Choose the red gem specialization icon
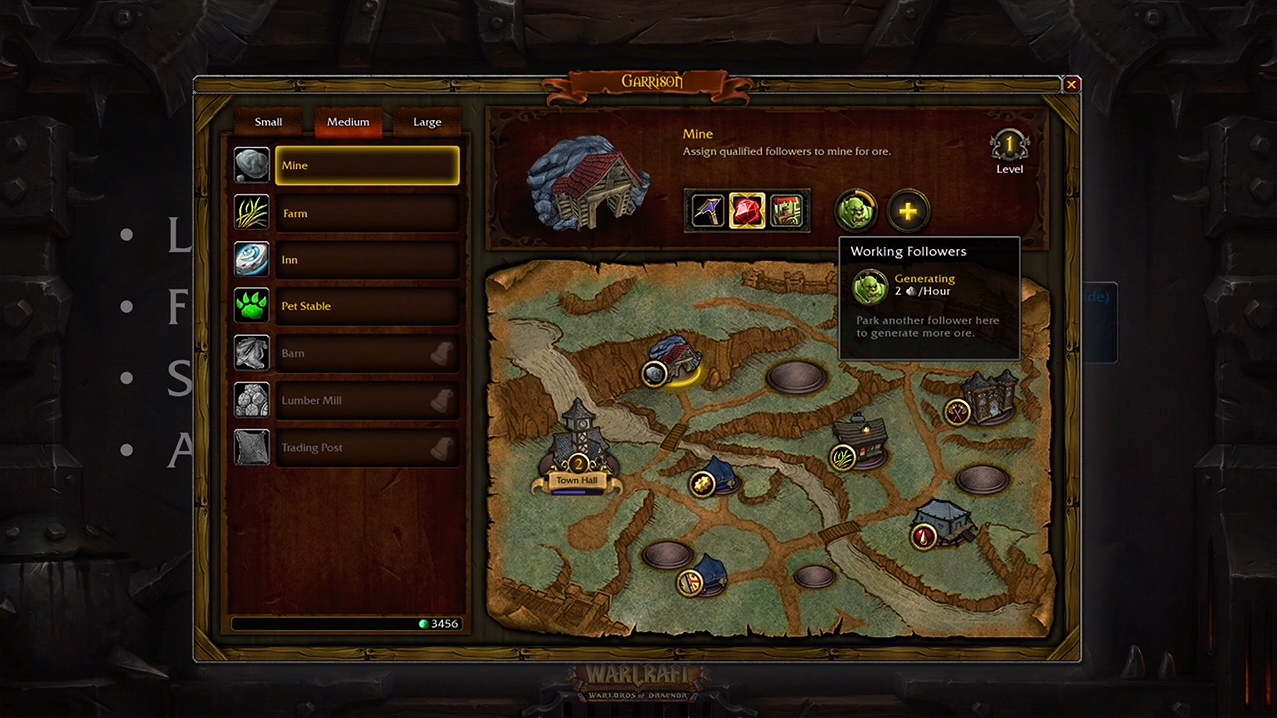The height and width of the screenshot is (718, 1277). 747,211
